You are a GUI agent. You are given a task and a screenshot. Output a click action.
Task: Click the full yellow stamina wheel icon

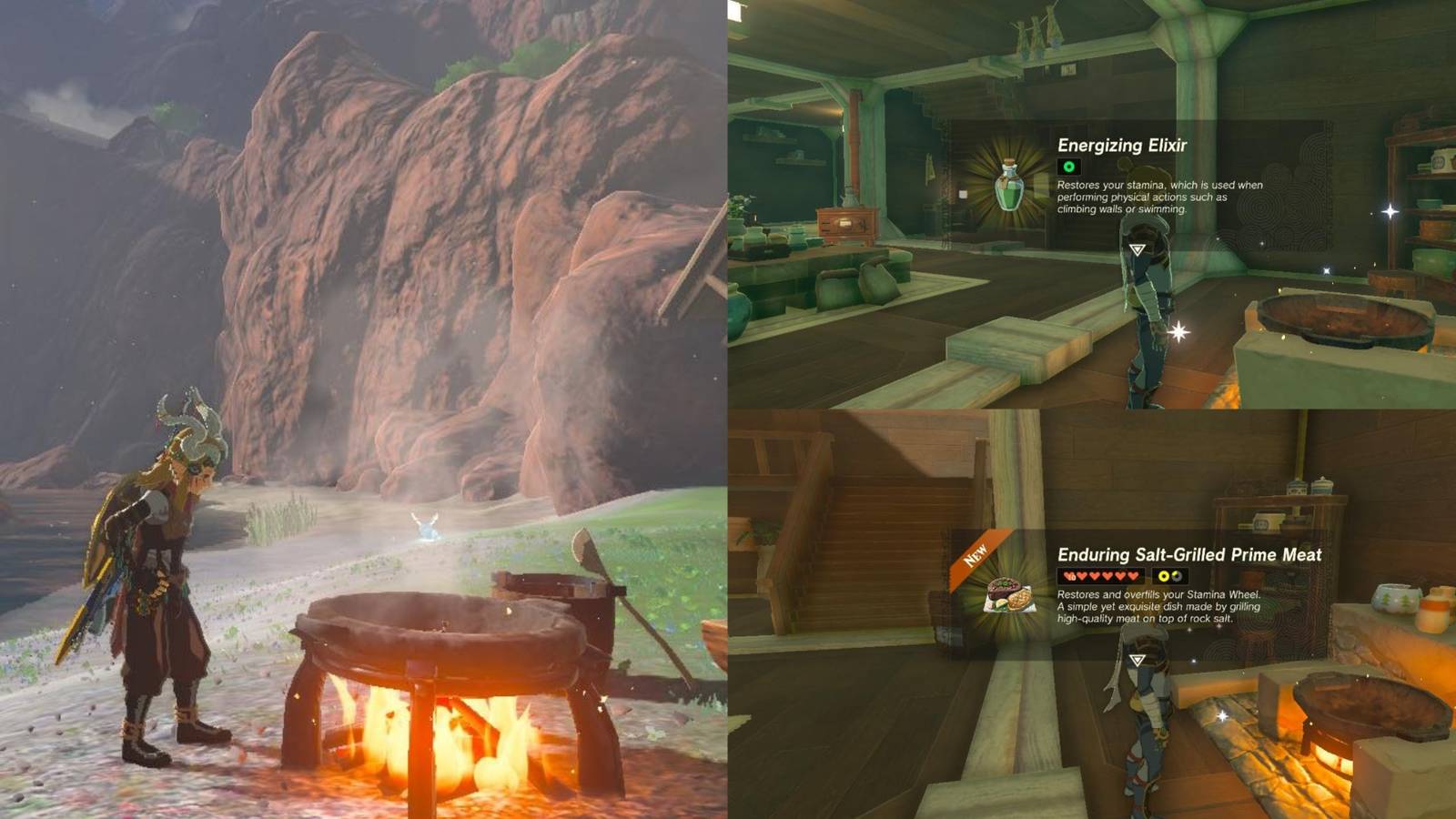[1162, 575]
